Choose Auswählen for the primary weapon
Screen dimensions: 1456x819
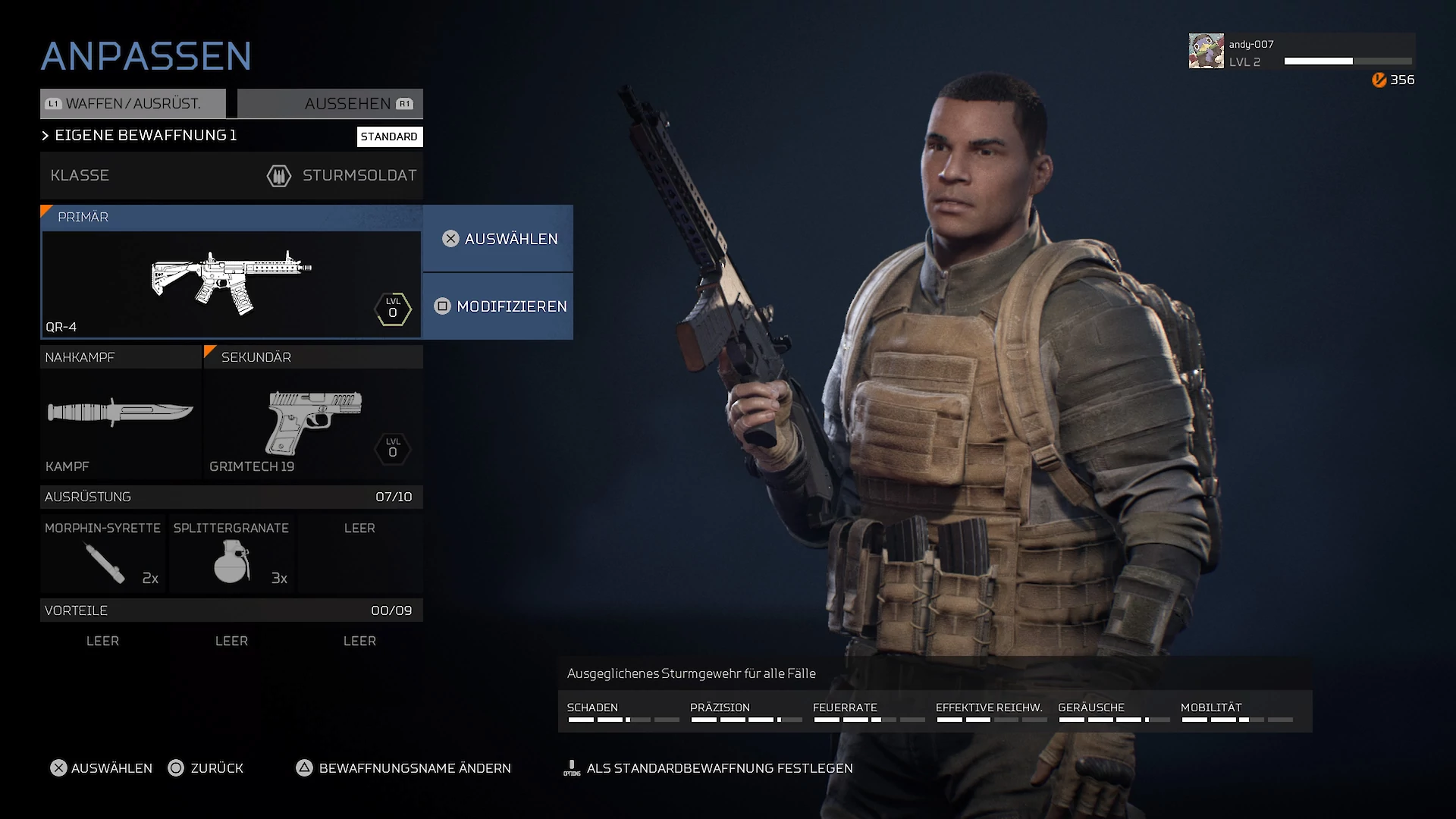498,239
